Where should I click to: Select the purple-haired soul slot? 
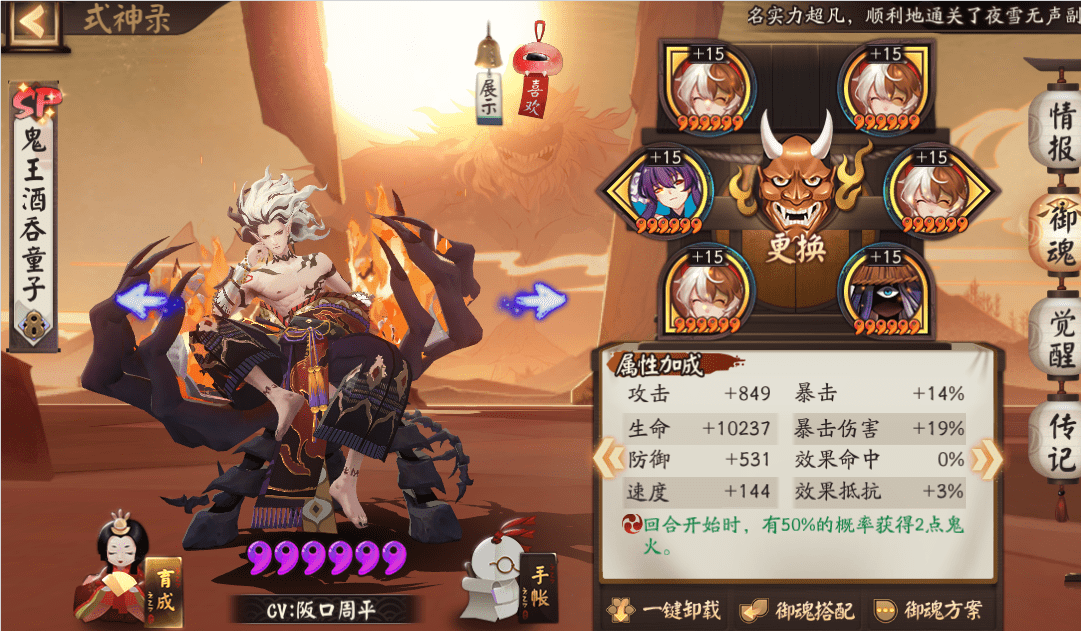tap(662, 193)
